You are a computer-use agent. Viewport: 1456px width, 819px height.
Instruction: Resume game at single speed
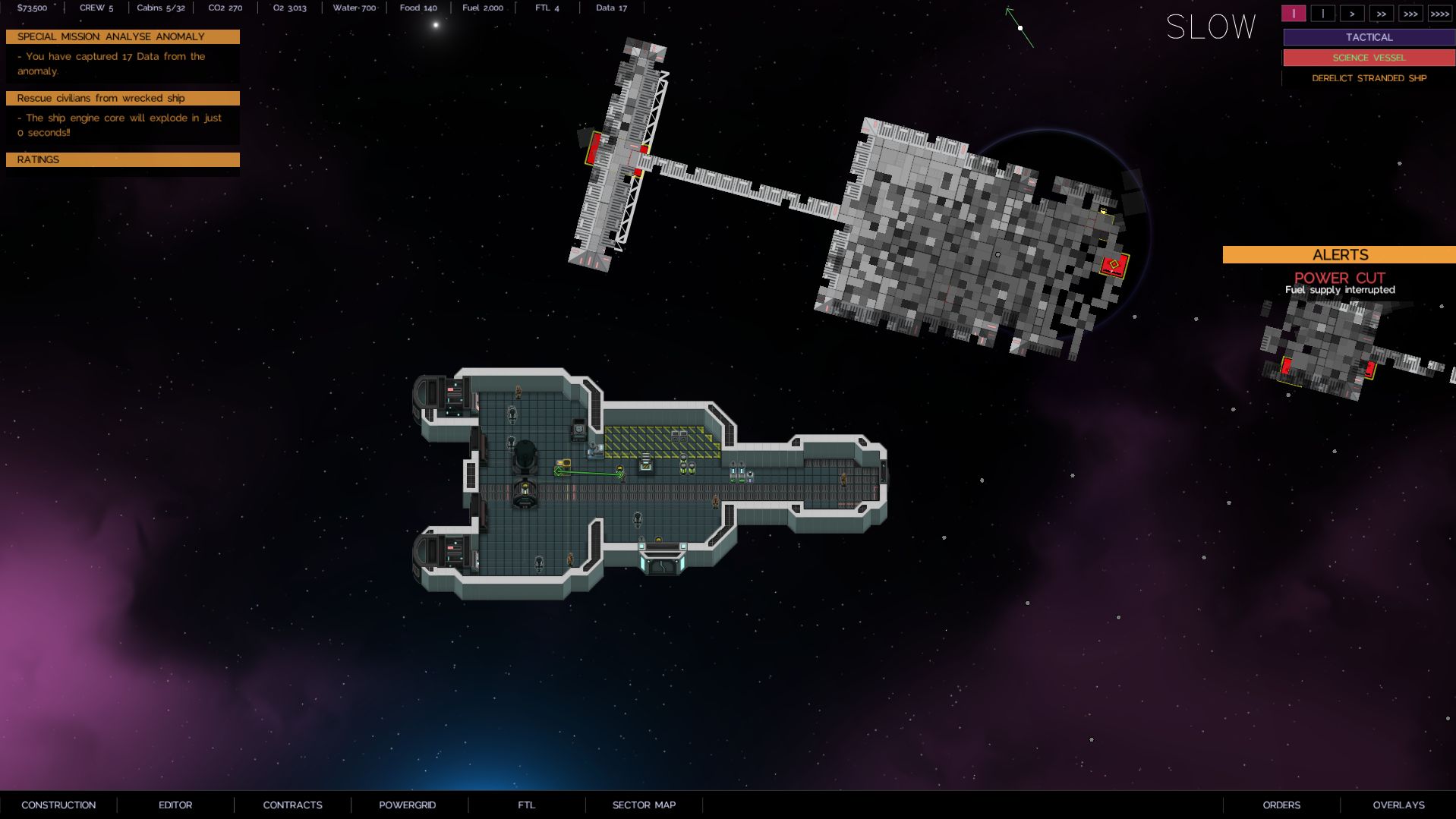point(1323,13)
